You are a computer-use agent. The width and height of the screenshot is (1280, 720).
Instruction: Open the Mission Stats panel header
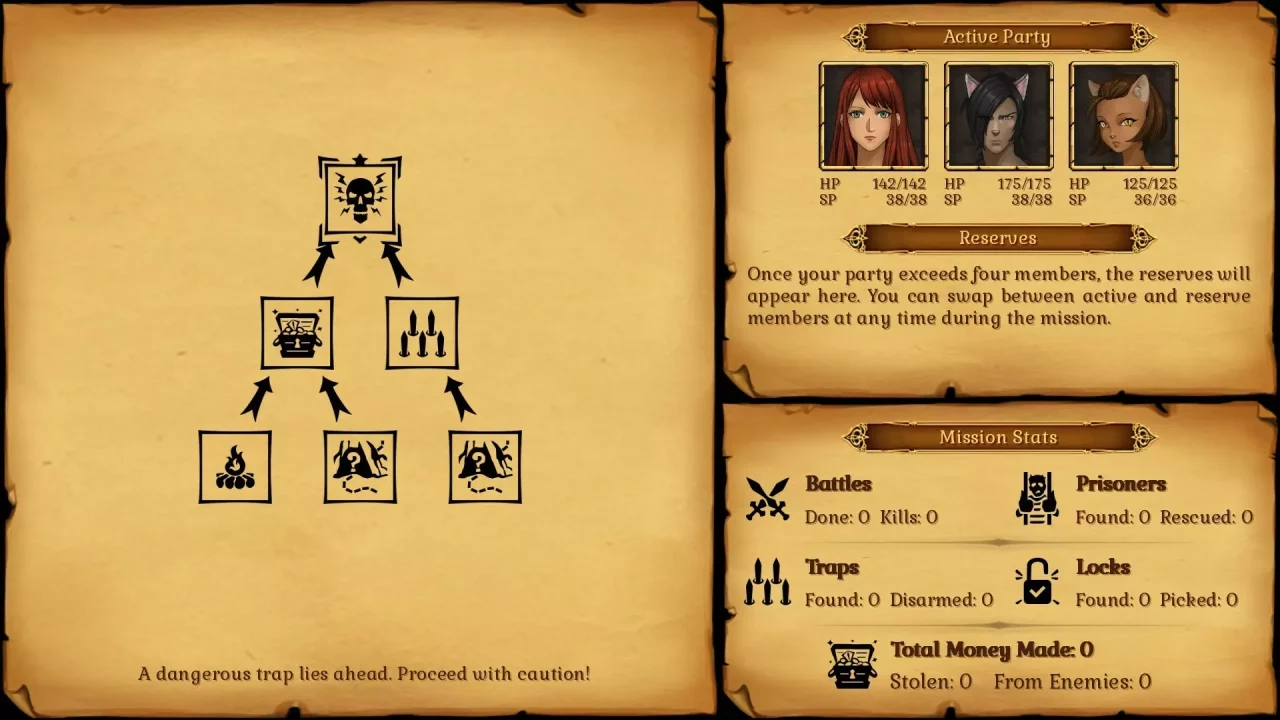click(997, 437)
